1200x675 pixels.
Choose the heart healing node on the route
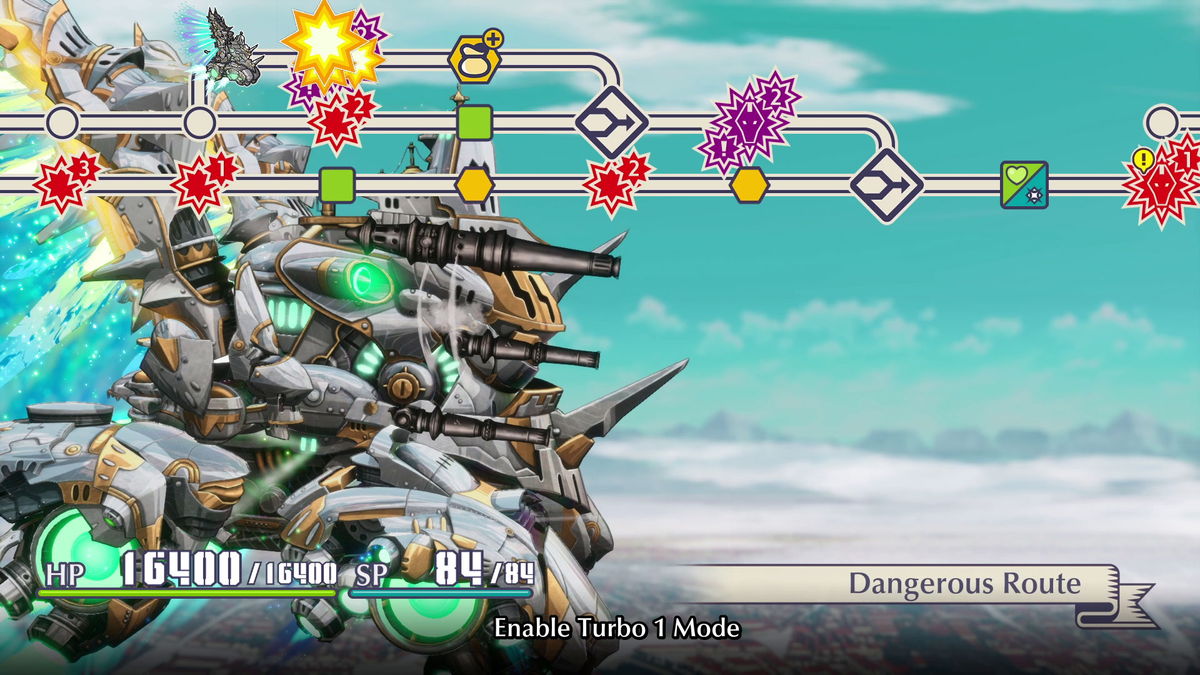pos(1024,185)
